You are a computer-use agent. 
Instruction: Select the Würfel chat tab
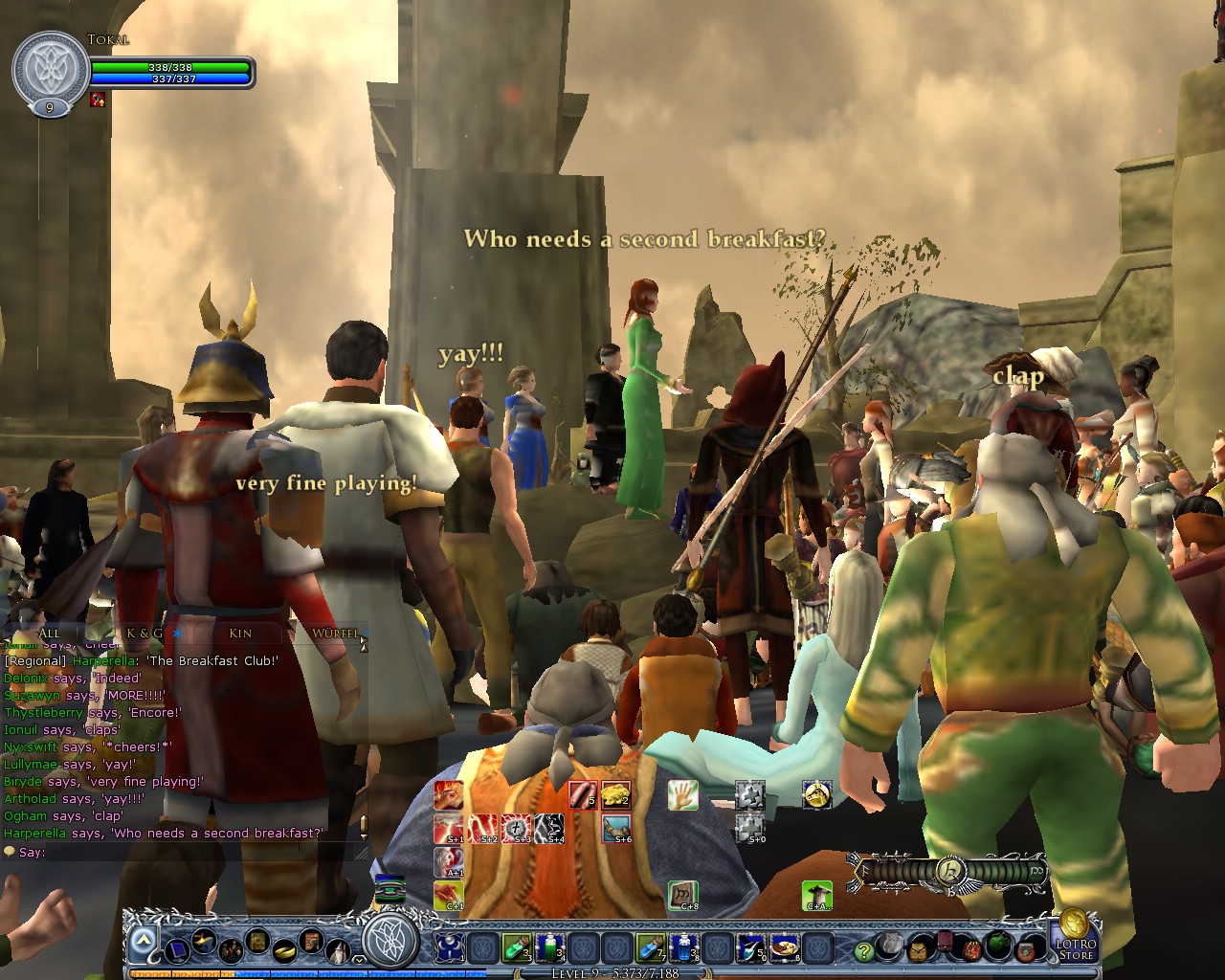click(x=334, y=633)
